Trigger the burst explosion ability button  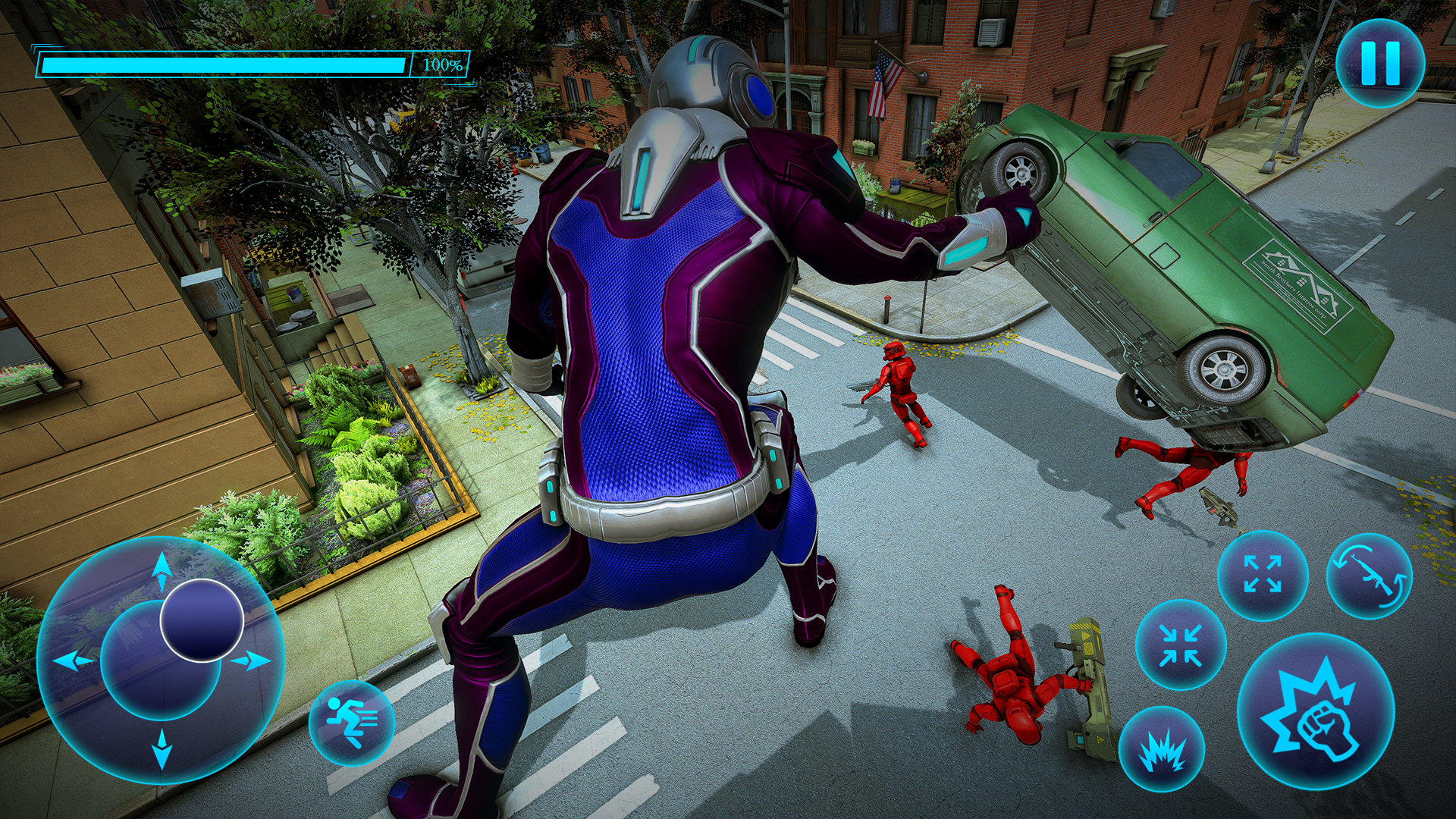1161,749
